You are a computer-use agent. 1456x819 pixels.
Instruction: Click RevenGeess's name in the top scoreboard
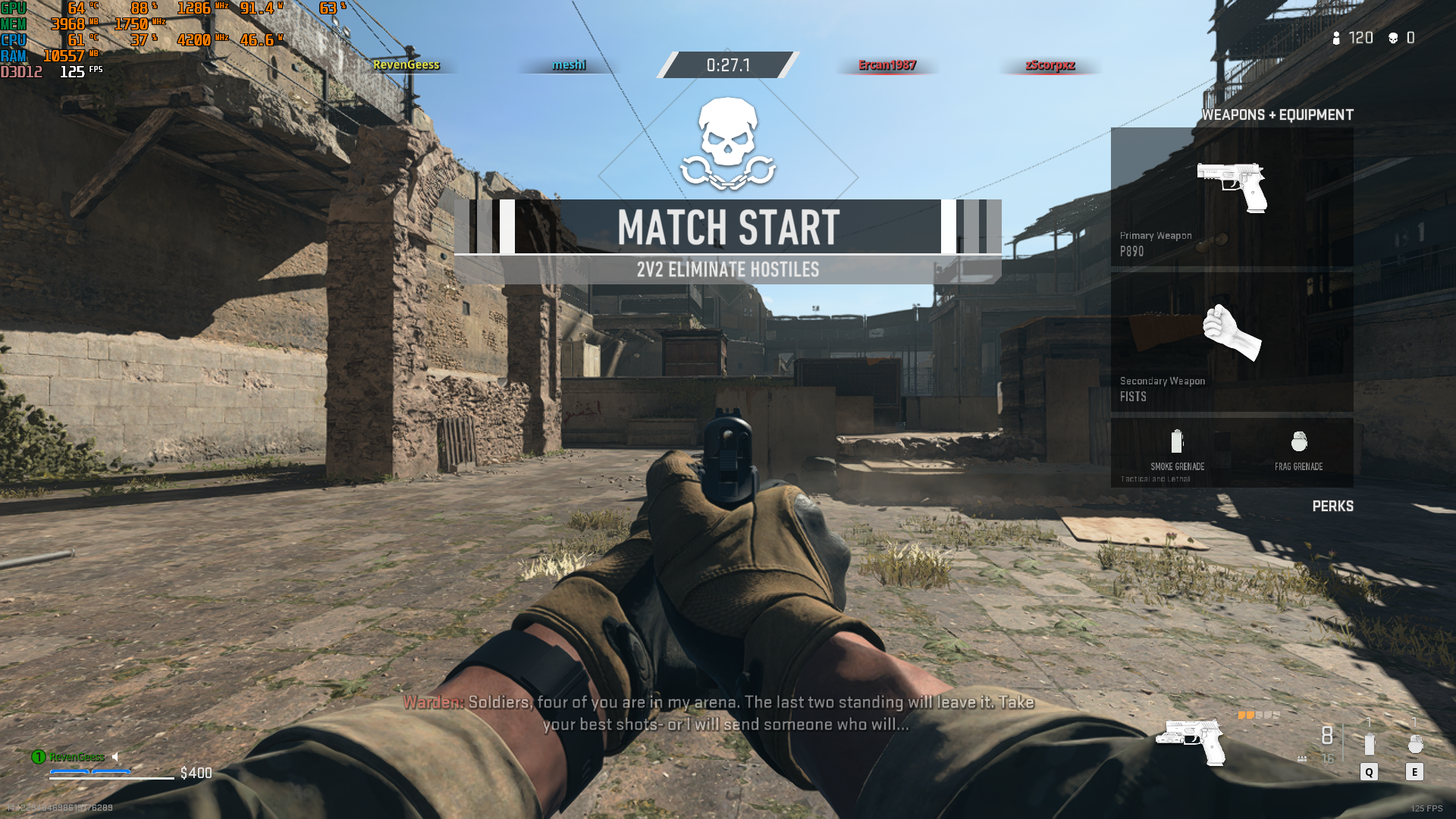406,65
